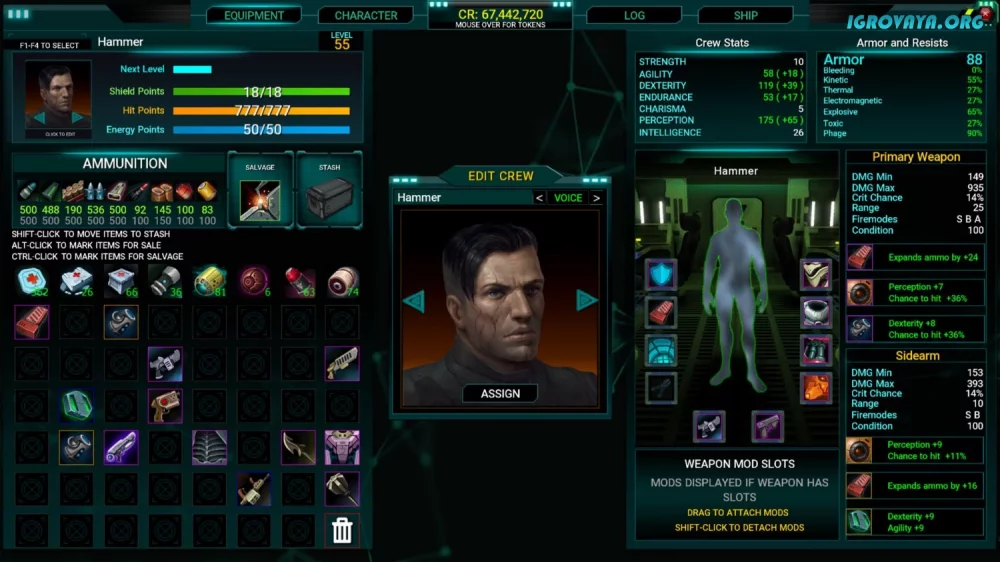Open the Character tab
The height and width of the screenshot is (562, 1000).
(x=366, y=16)
